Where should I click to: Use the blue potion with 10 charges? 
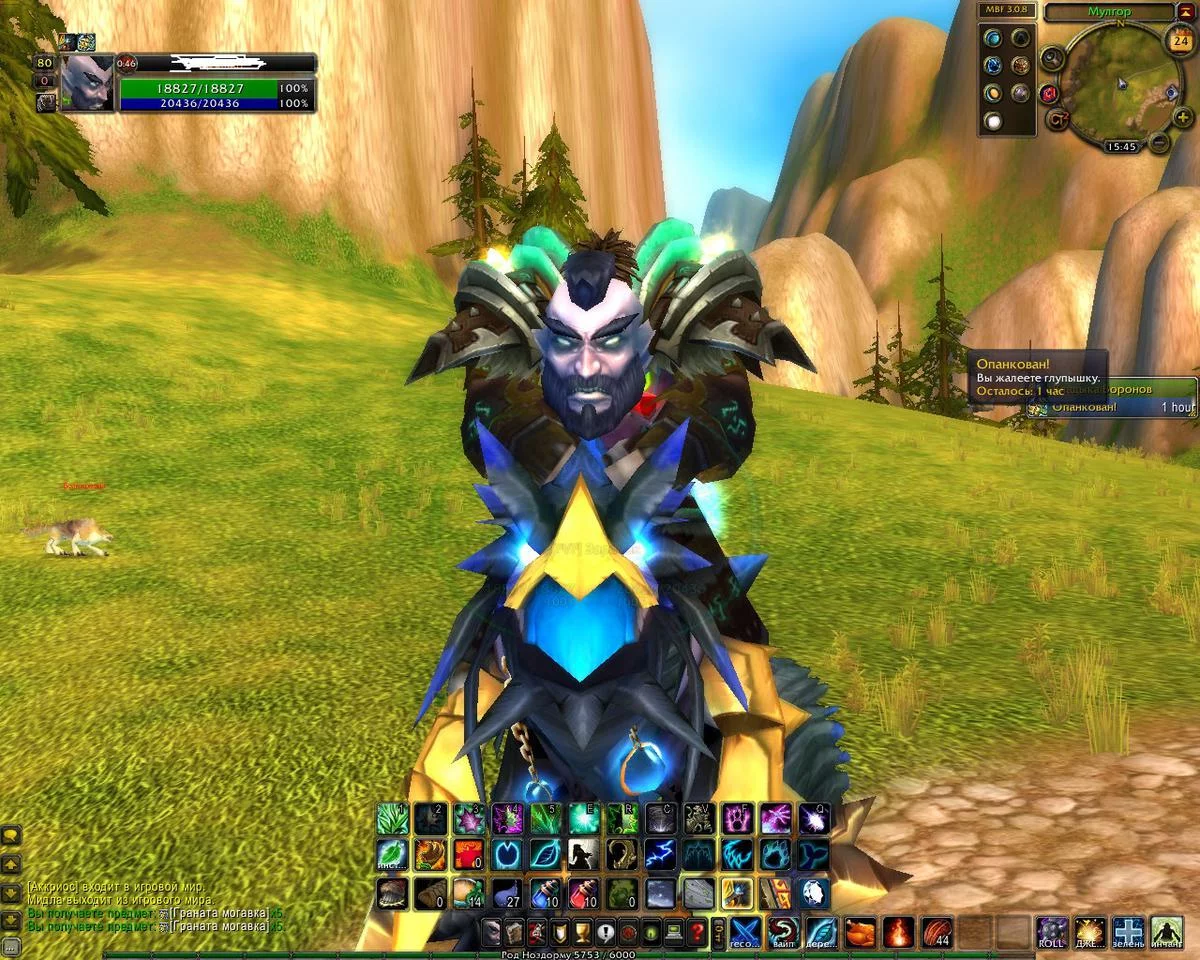click(547, 892)
